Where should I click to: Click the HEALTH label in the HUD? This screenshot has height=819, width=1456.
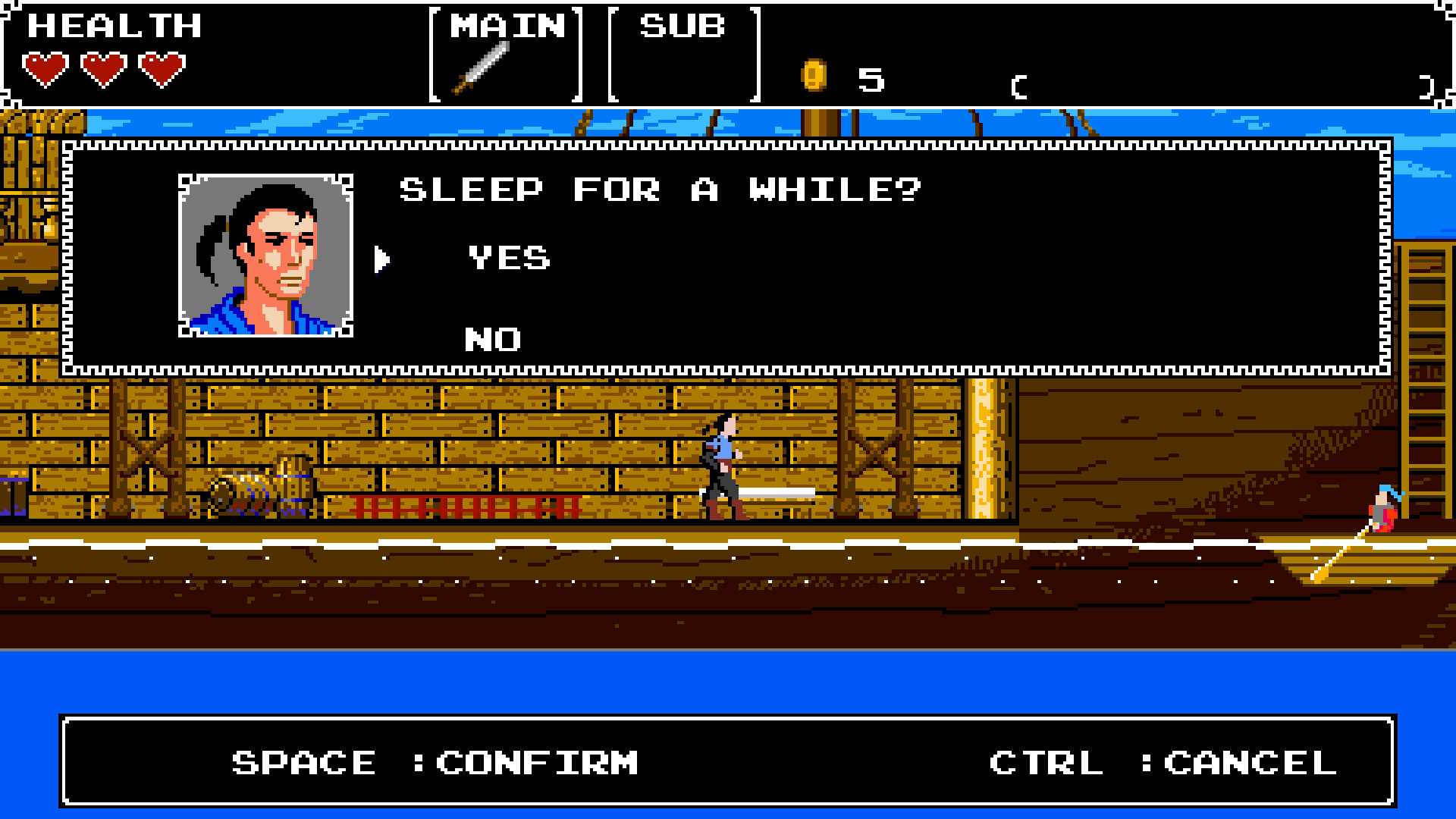pos(114,25)
